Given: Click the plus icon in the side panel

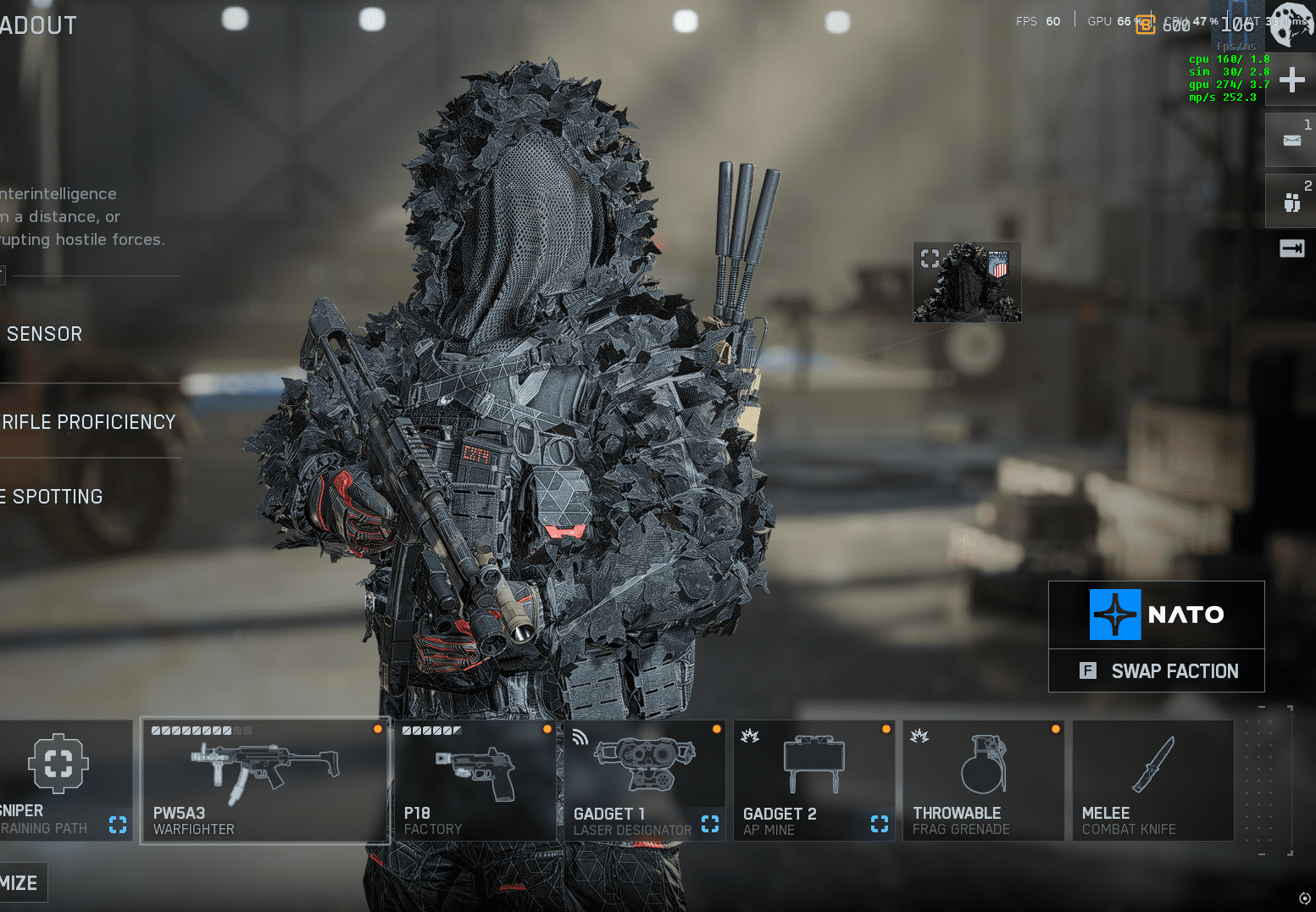Looking at the screenshot, I should 1291,81.
